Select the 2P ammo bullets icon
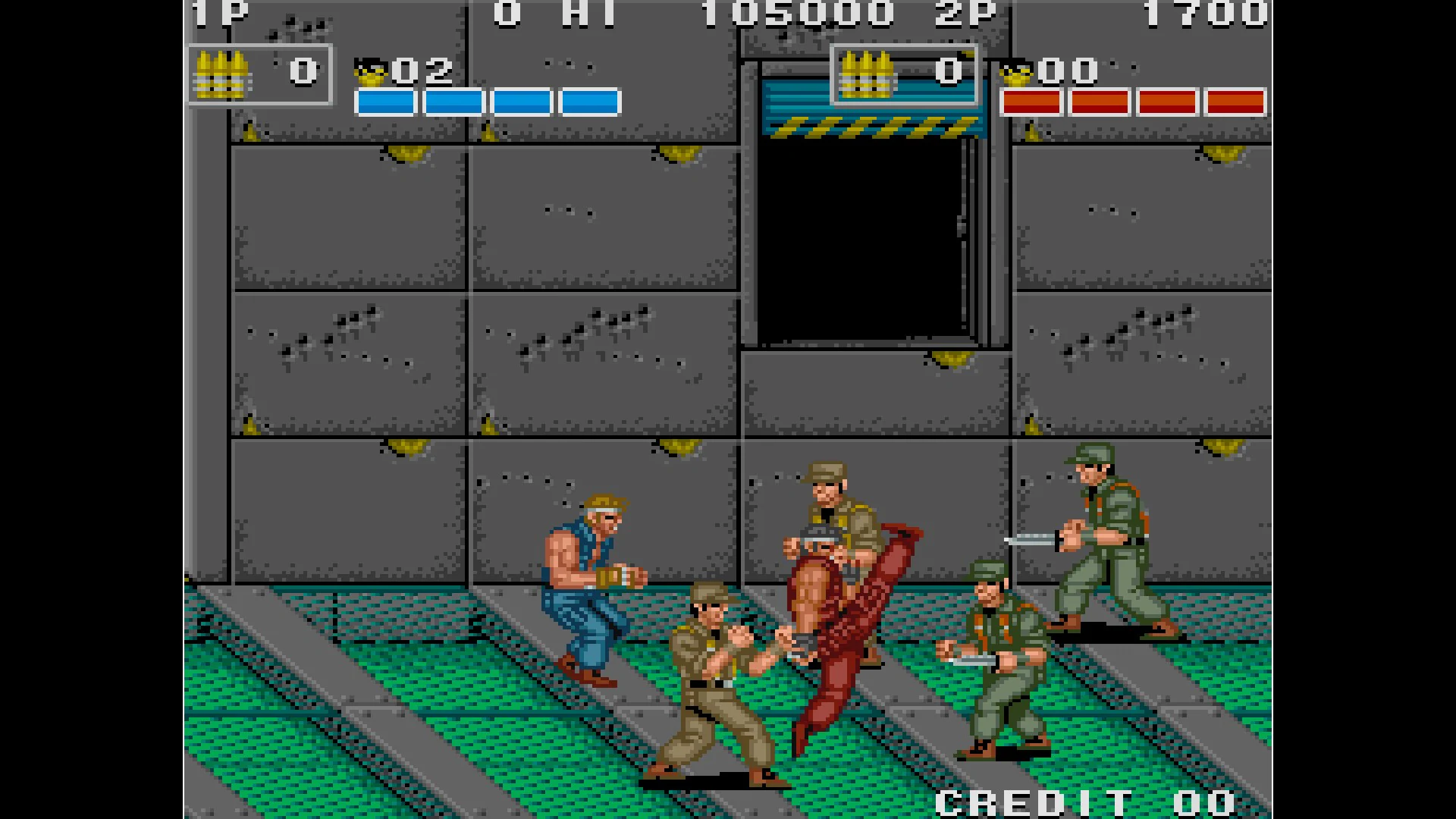The image size is (1456, 819). 867,72
